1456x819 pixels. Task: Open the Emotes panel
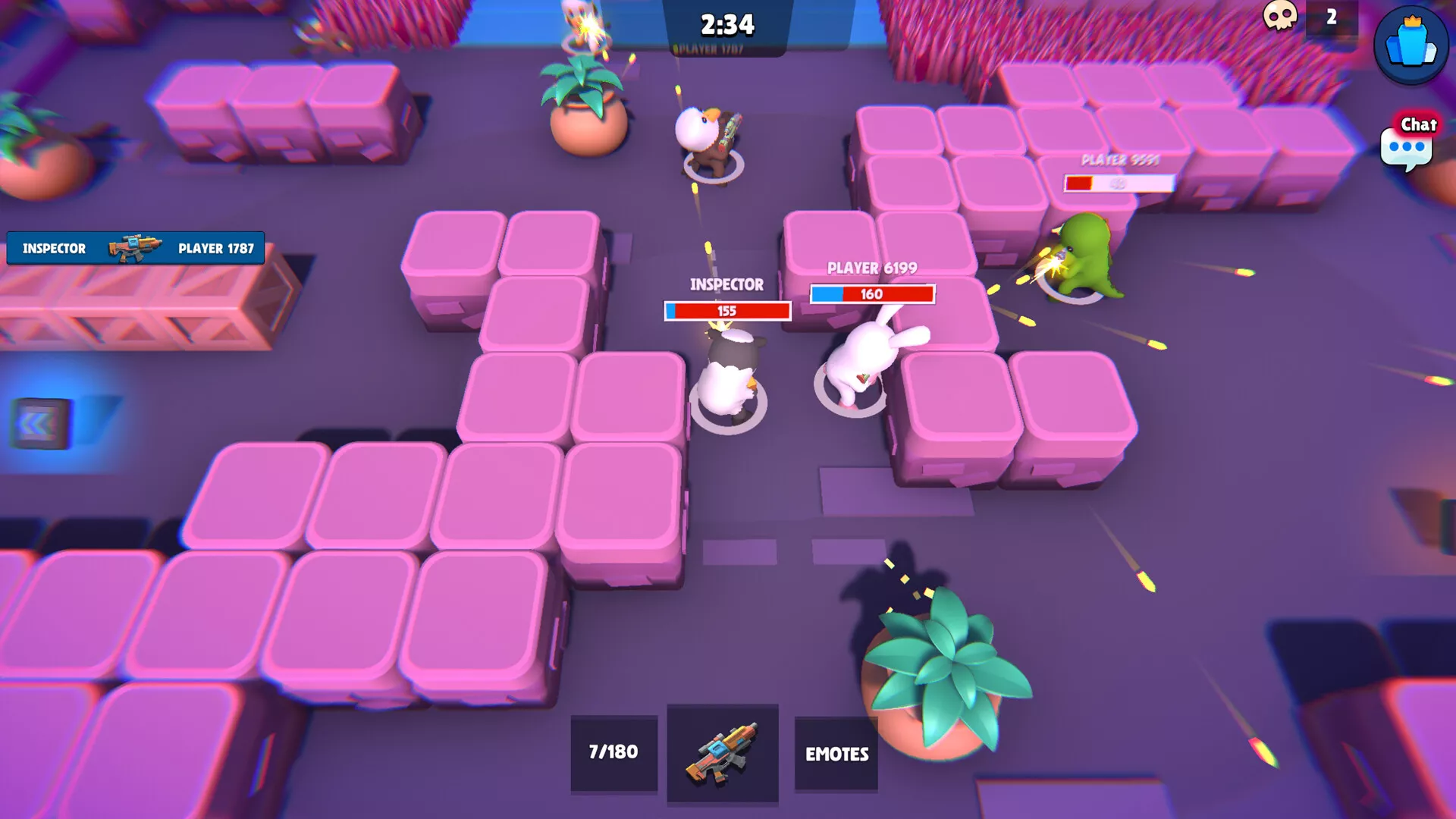point(836,754)
